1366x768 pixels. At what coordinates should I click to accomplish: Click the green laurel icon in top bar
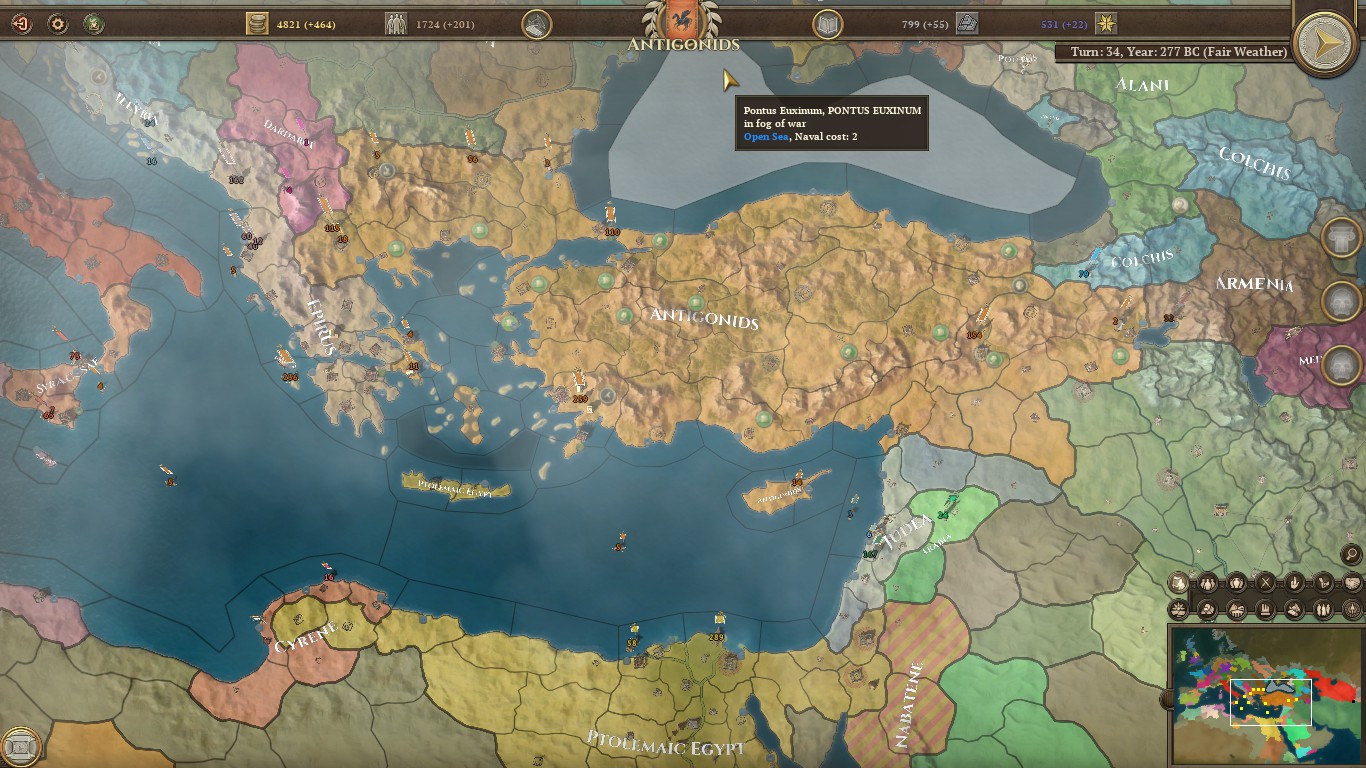94,23
